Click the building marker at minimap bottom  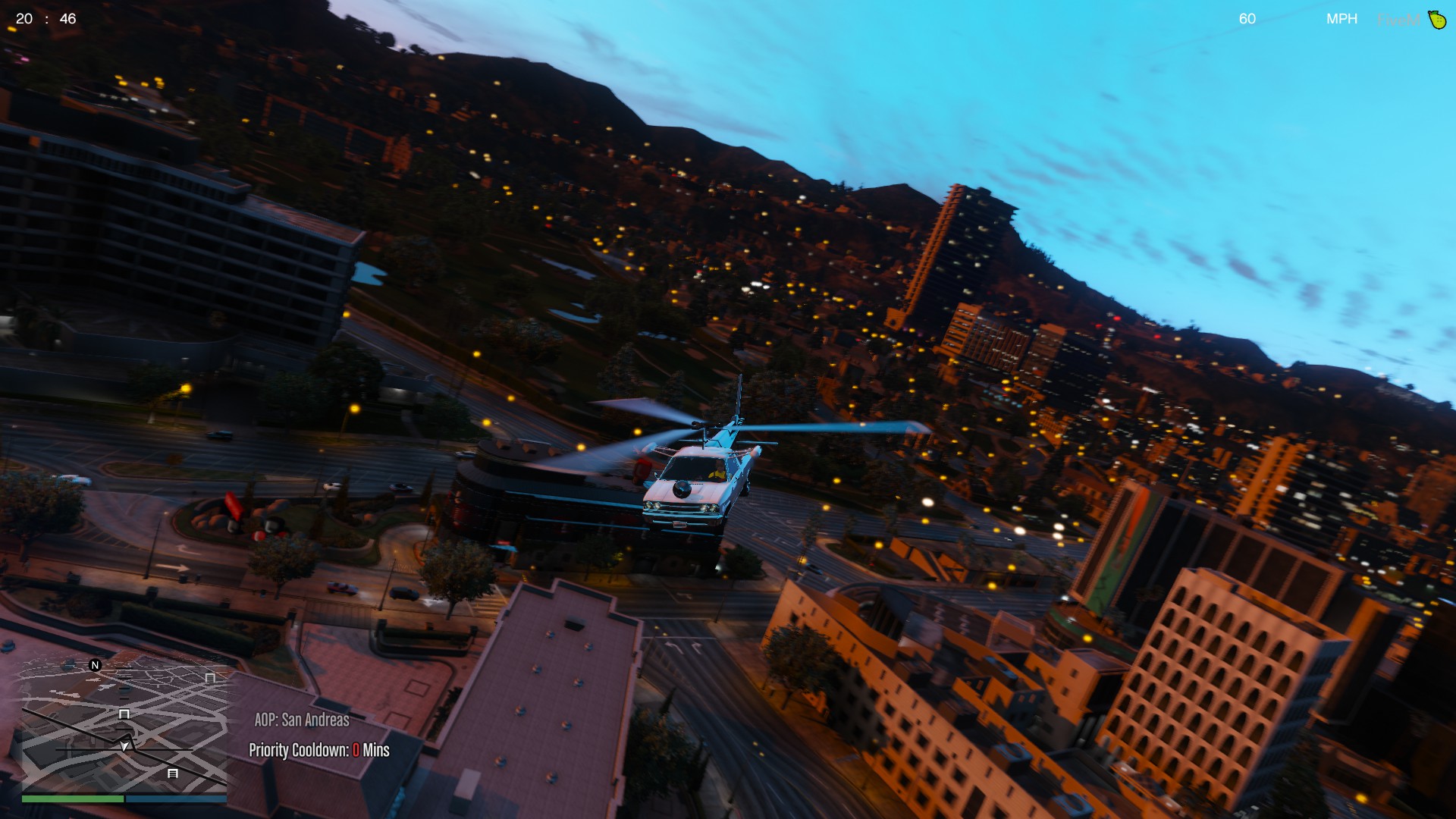pos(173,774)
